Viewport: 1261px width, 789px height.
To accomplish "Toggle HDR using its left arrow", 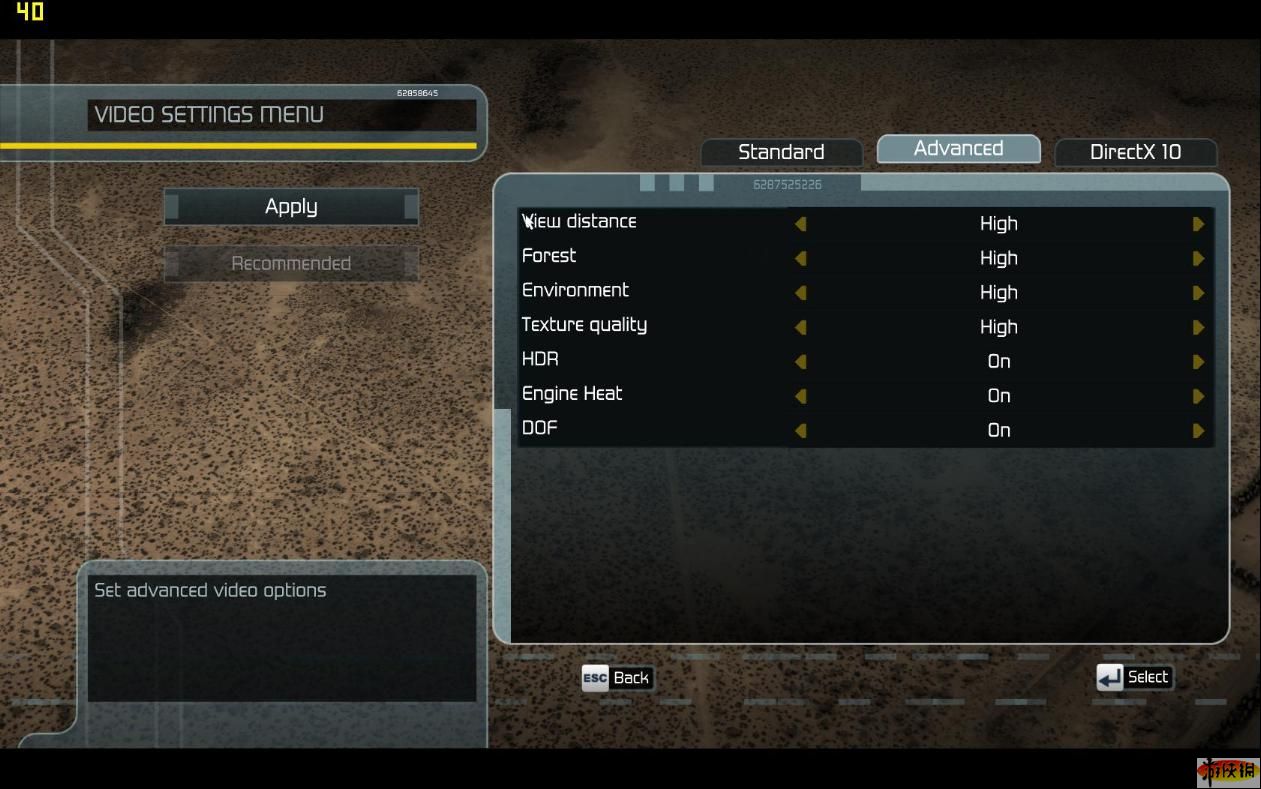I will tap(800, 362).
